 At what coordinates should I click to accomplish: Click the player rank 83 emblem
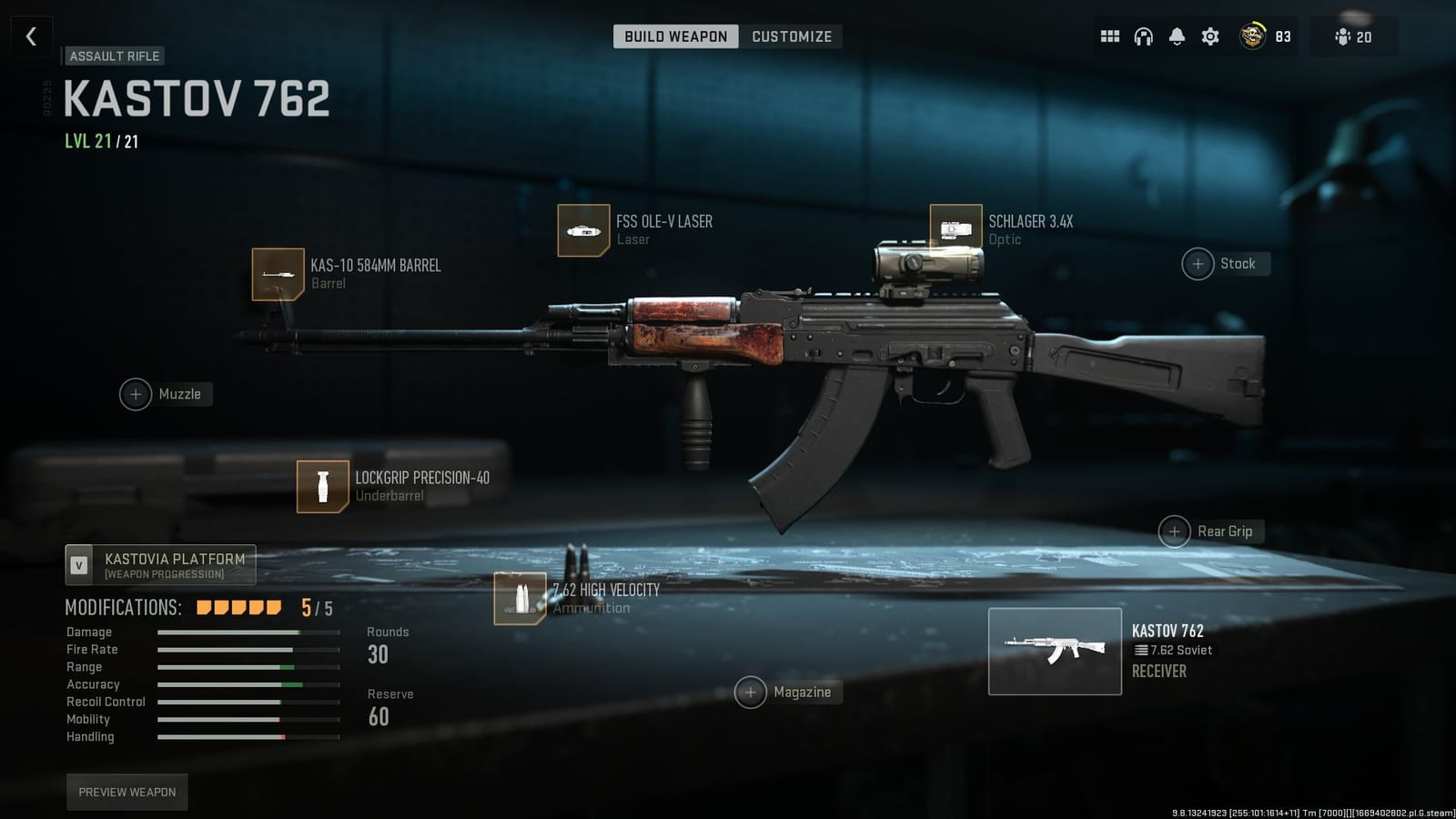click(x=1253, y=36)
